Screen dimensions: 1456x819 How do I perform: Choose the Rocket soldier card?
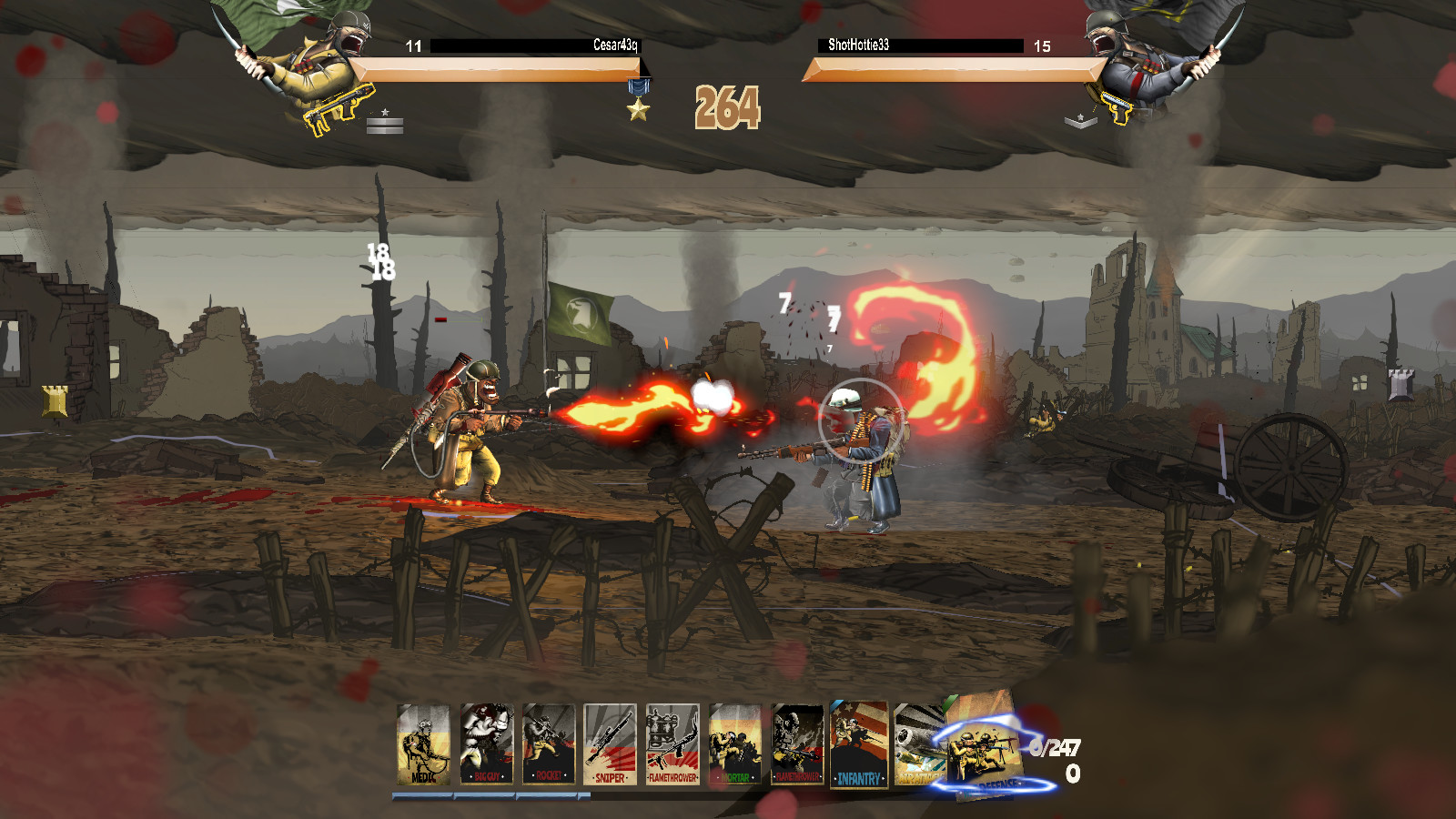[x=549, y=744]
